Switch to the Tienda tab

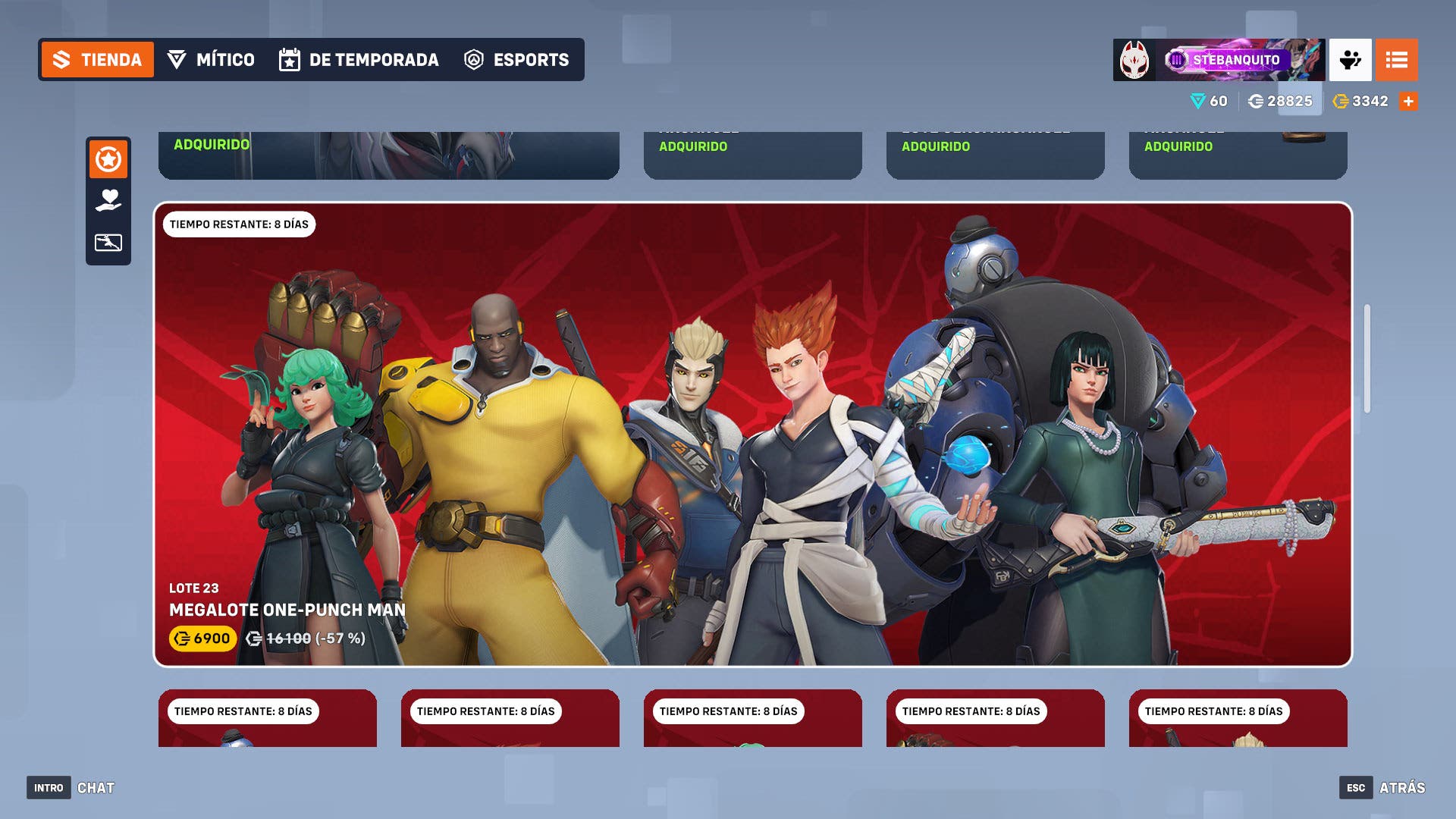pyautogui.click(x=97, y=60)
